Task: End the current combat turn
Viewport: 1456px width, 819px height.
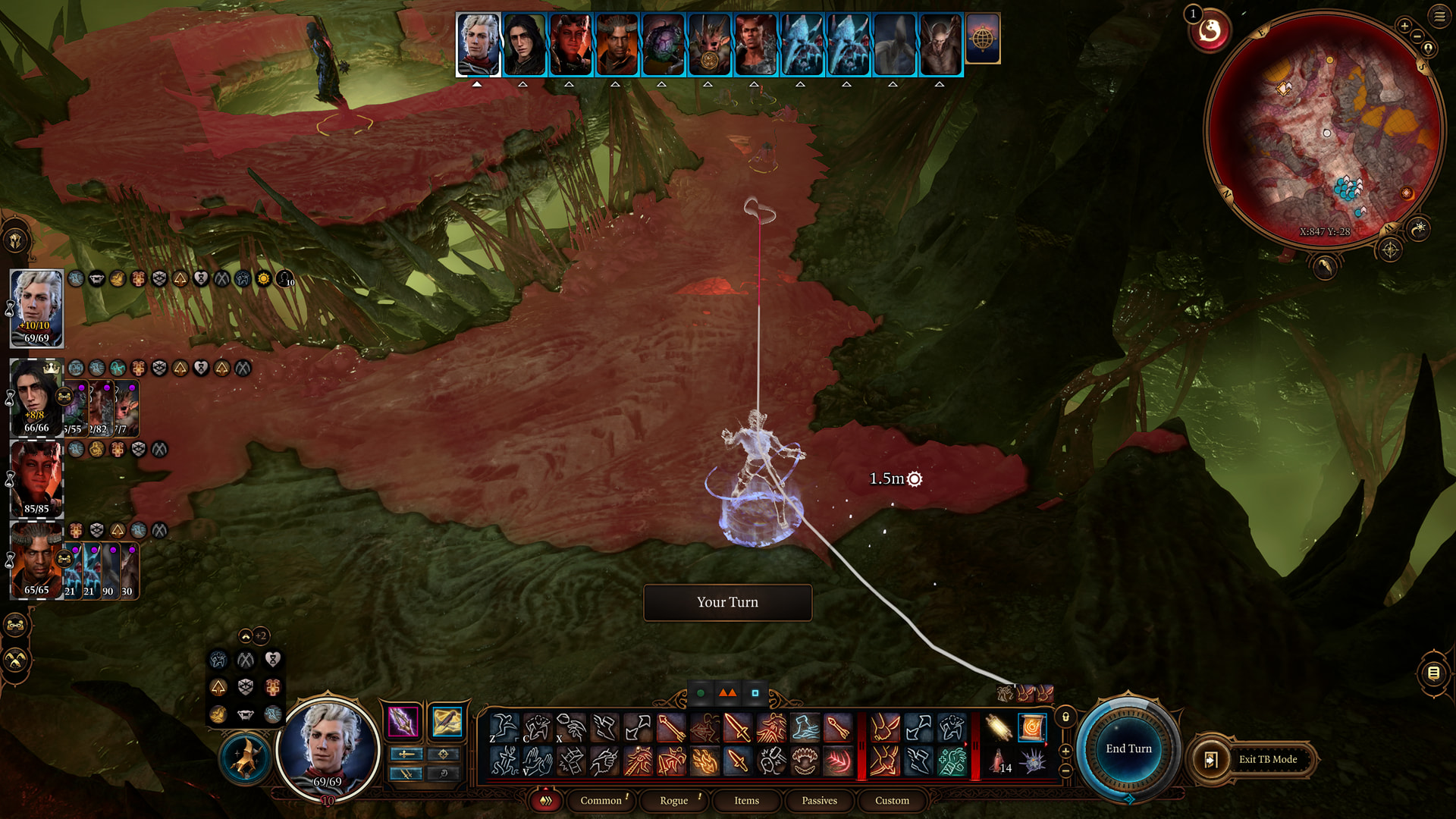Action: click(x=1128, y=748)
